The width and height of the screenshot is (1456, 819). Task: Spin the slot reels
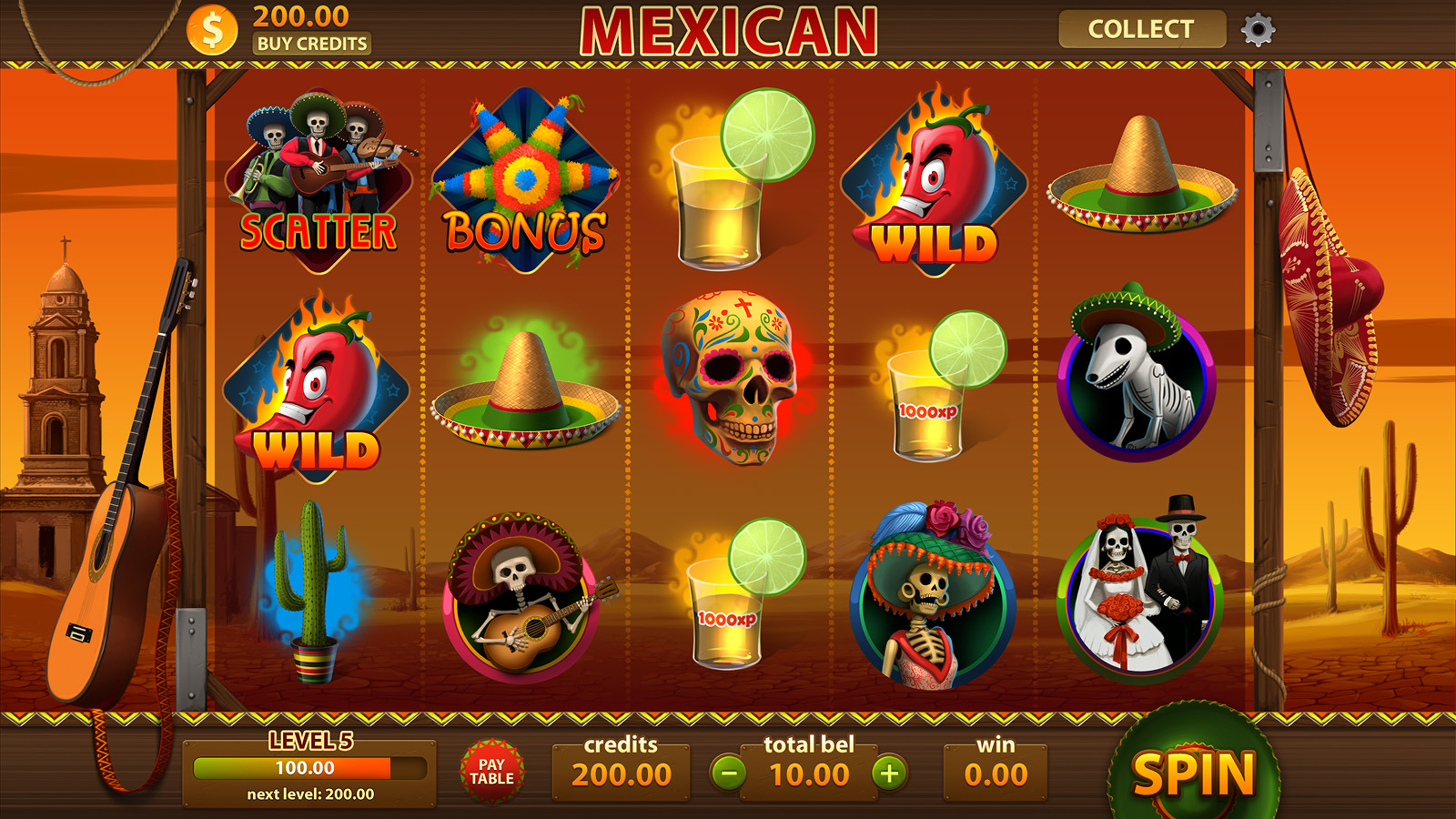click(x=1193, y=773)
